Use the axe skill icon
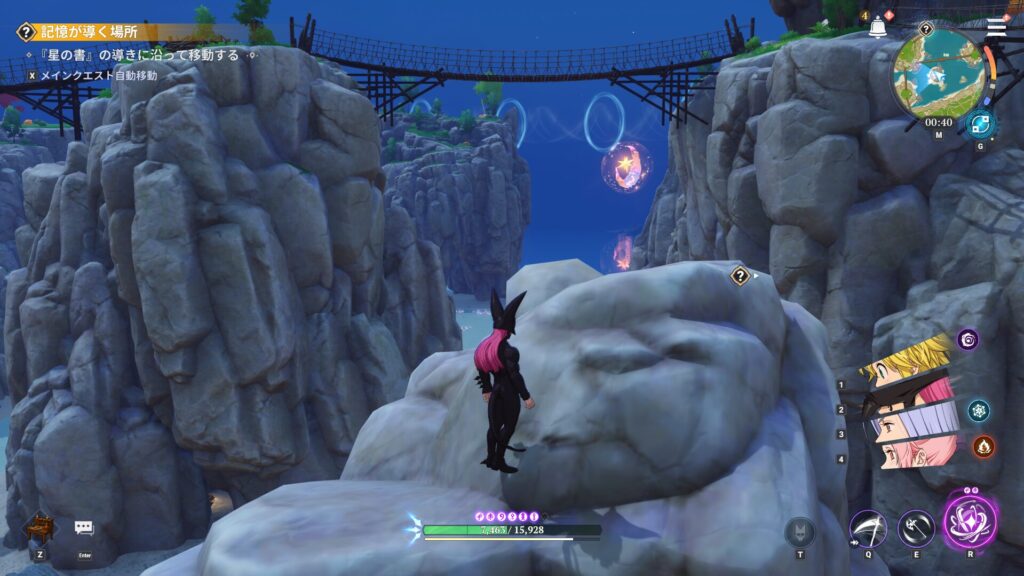Viewport: 1024px width, 576px height. [x=915, y=528]
